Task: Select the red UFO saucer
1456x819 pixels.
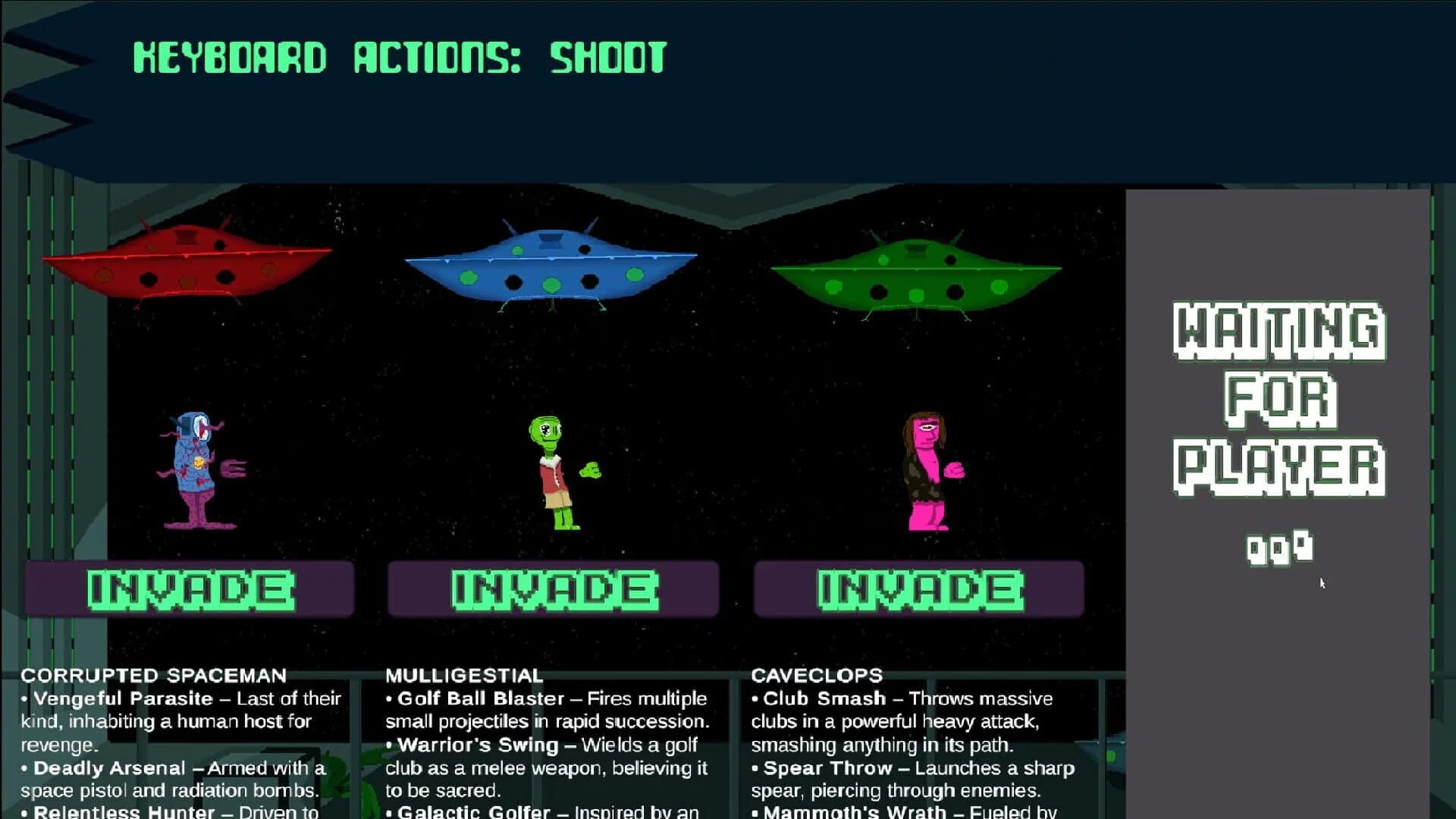Action: click(x=190, y=265)
